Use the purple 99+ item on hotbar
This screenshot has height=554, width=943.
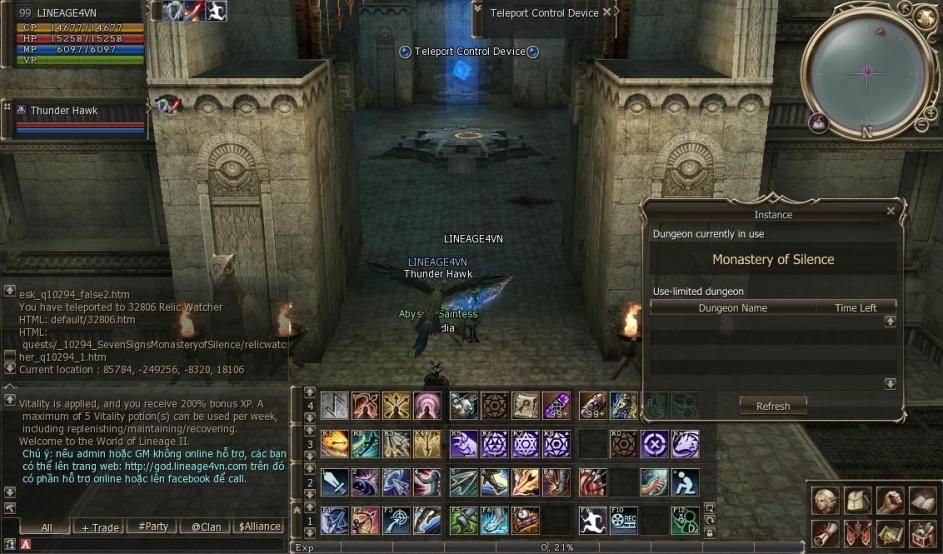coord(556,405)
